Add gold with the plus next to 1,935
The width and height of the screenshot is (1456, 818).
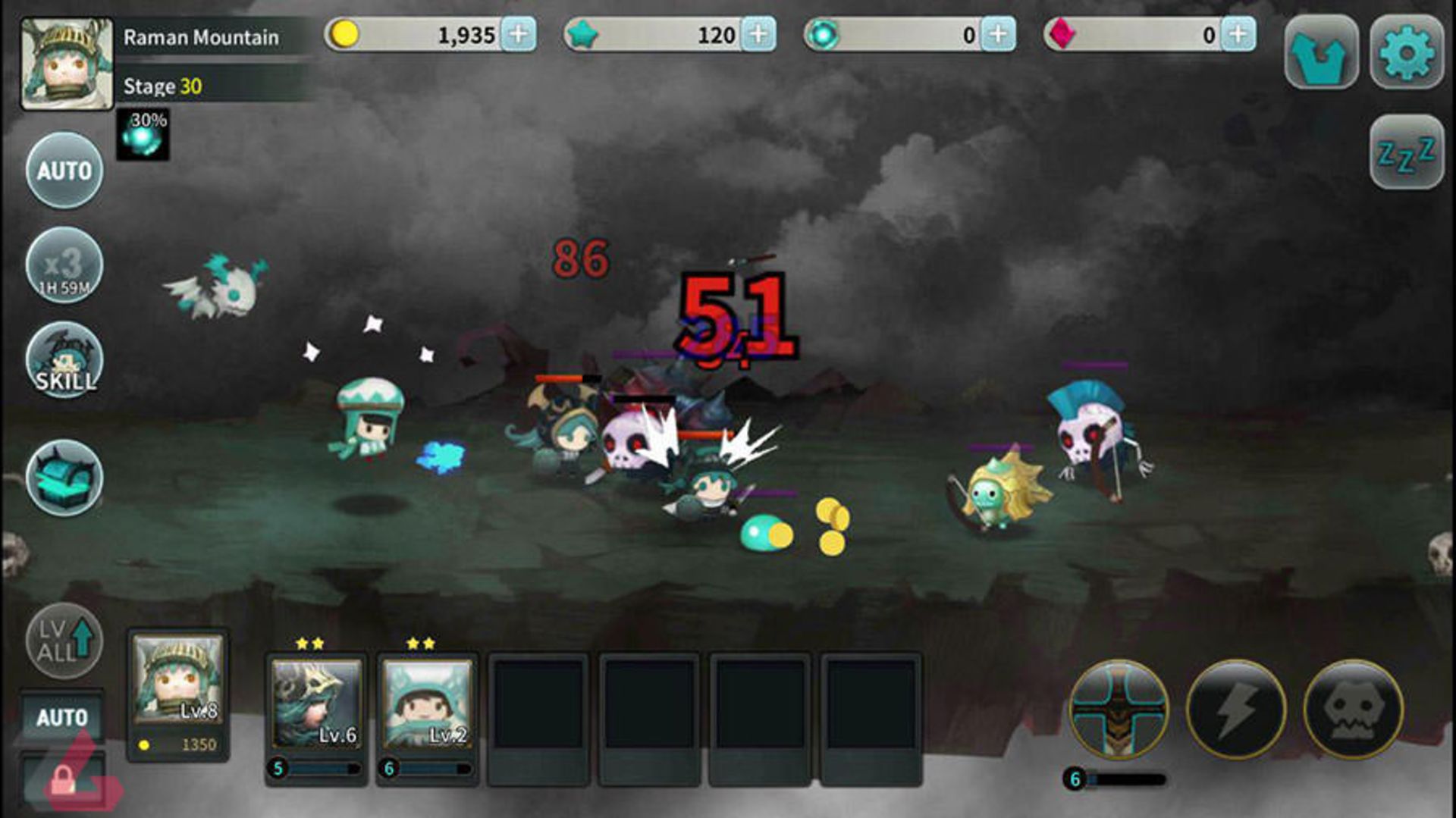[x=519, y=35]
